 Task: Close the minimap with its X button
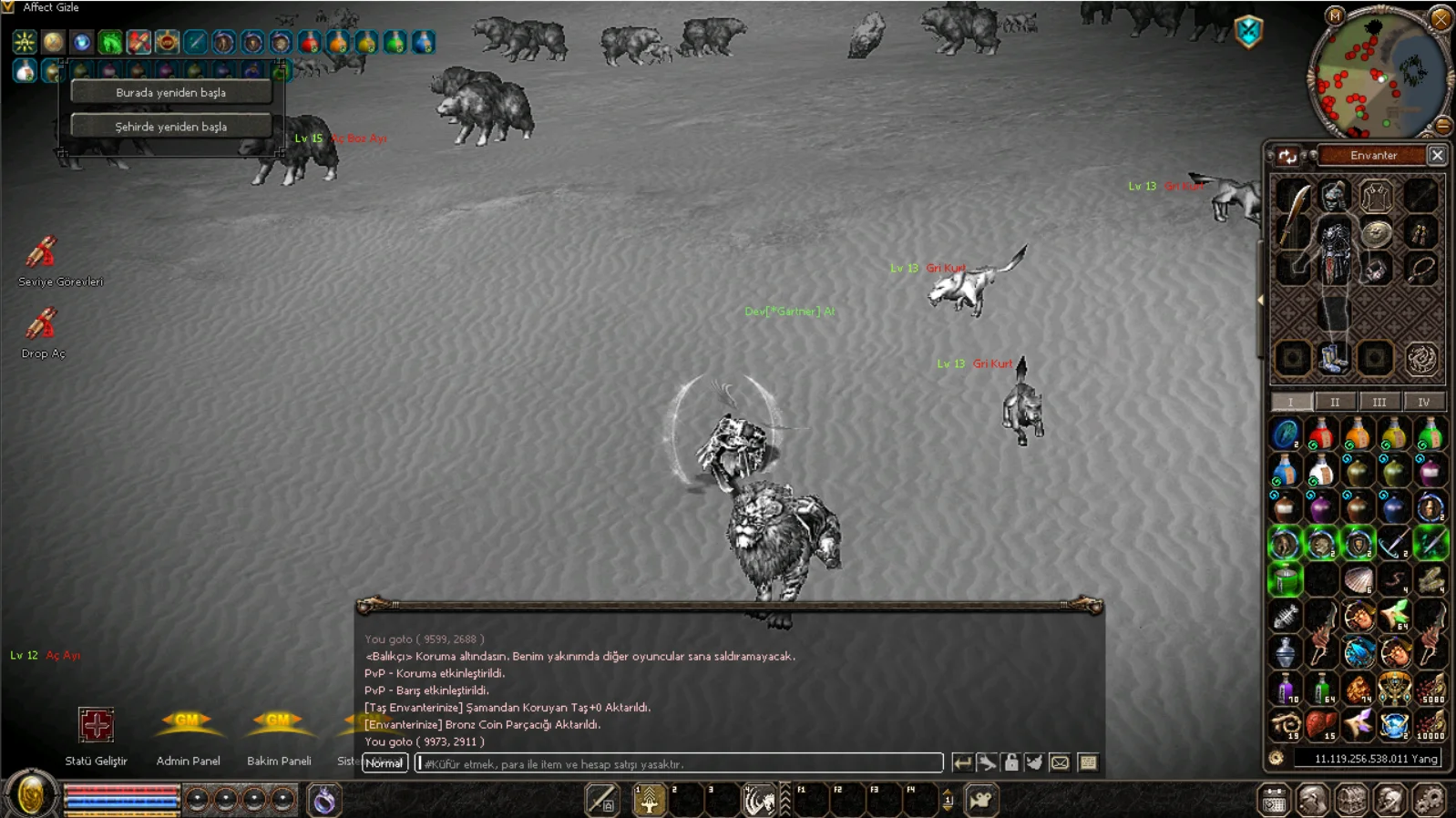coord(1441,17)
